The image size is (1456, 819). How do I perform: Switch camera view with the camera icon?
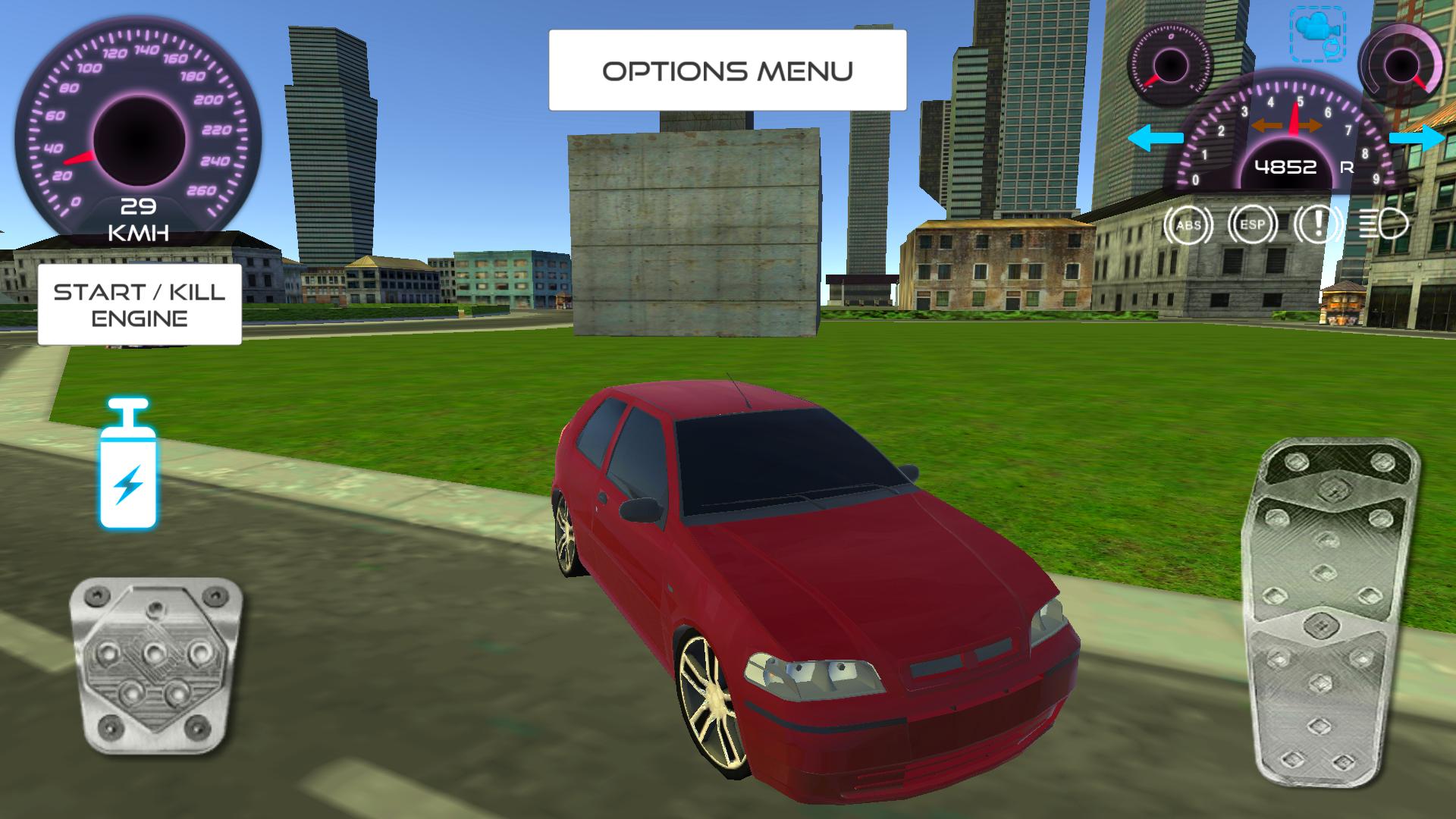tap(1318, 33)
